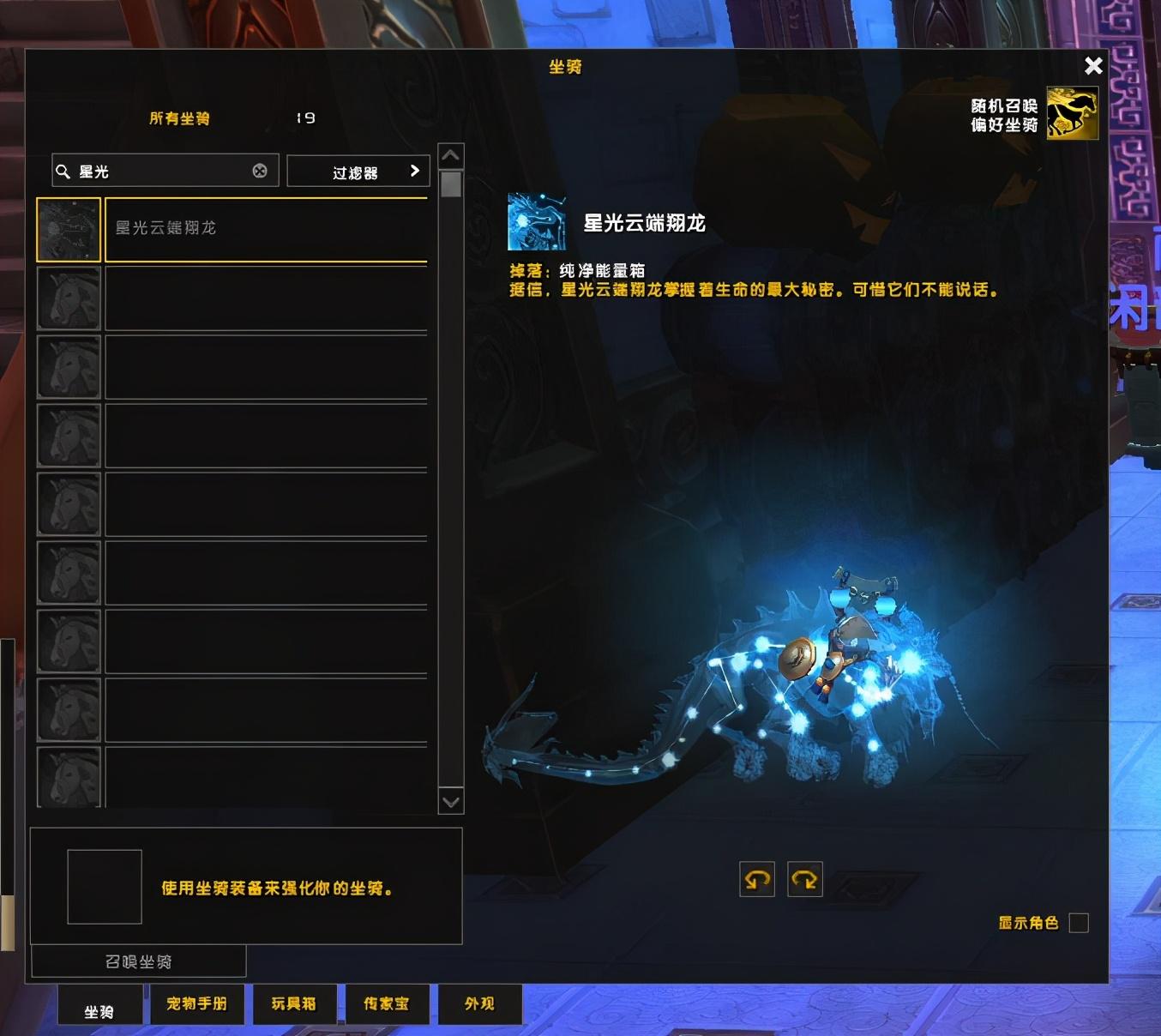Open the 过滤器 filter dropdown
1161x1036 pixels.
point(358,171)
